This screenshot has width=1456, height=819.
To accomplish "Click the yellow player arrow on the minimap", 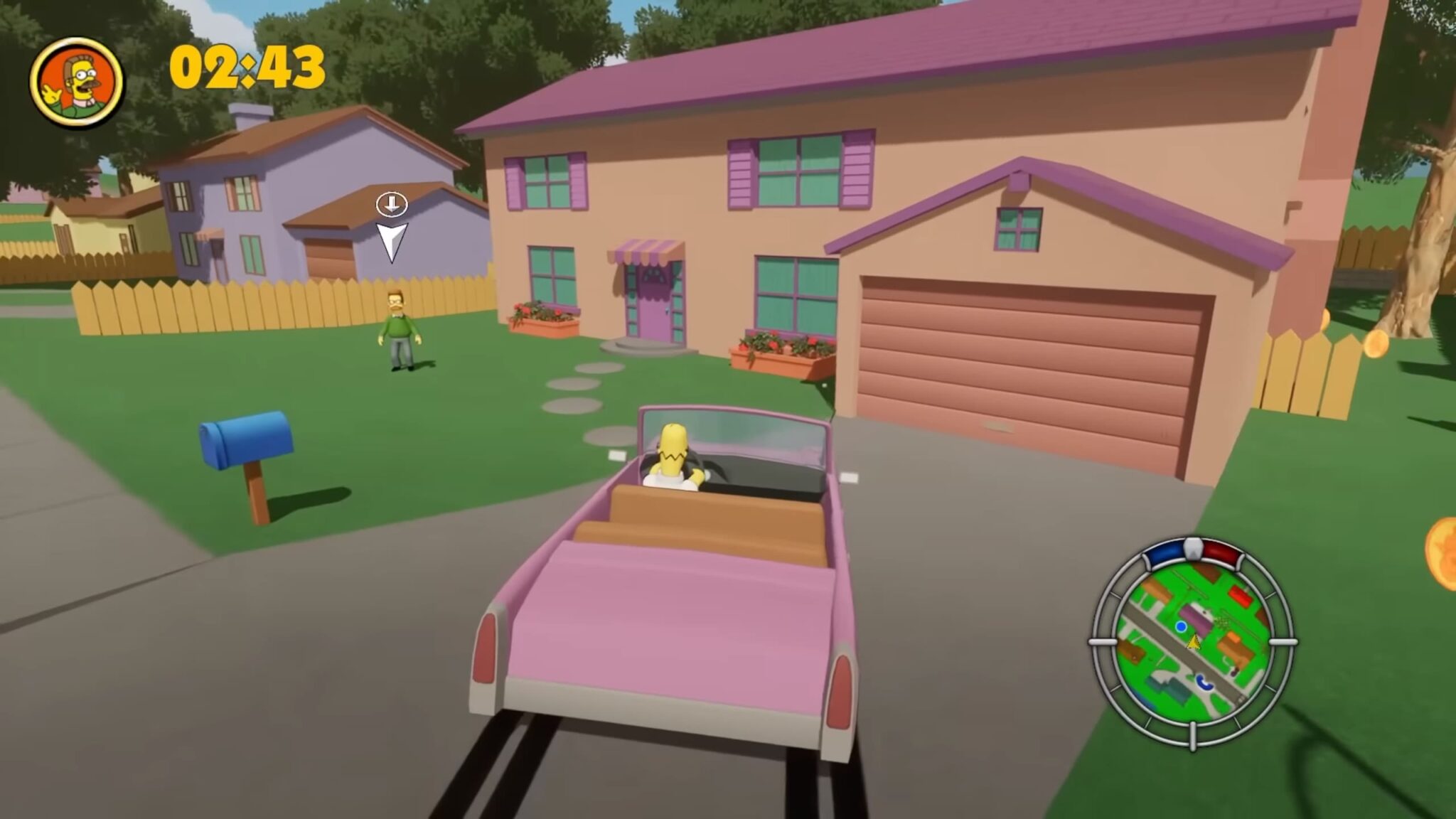I will click(1194, 642).
